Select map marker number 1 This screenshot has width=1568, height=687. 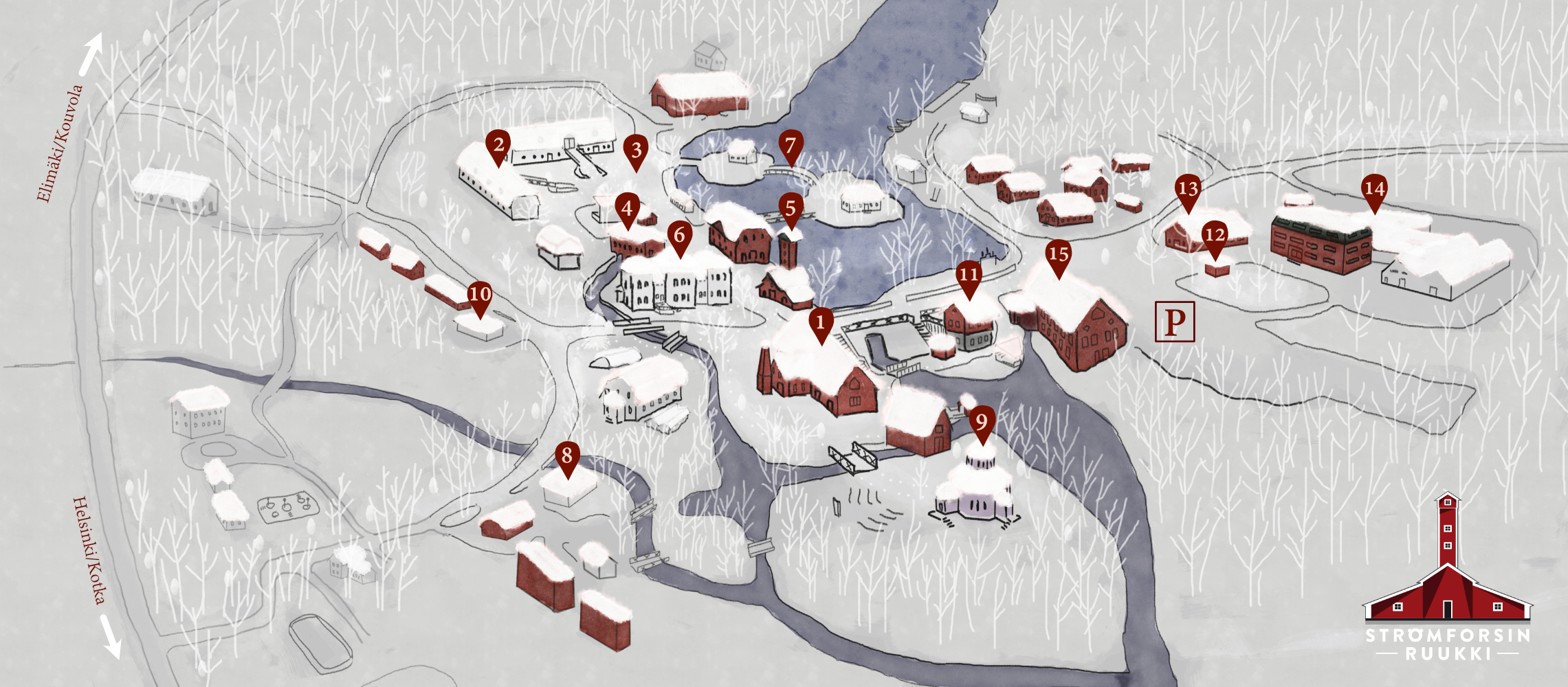tap(820, 323)
